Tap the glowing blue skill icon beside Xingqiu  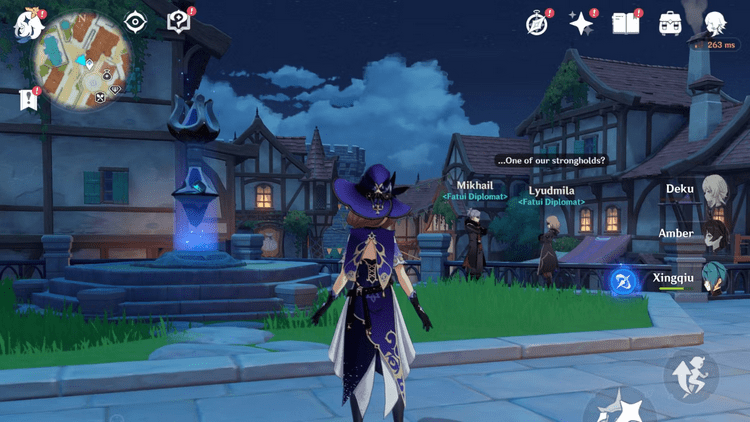pos(625,282)
